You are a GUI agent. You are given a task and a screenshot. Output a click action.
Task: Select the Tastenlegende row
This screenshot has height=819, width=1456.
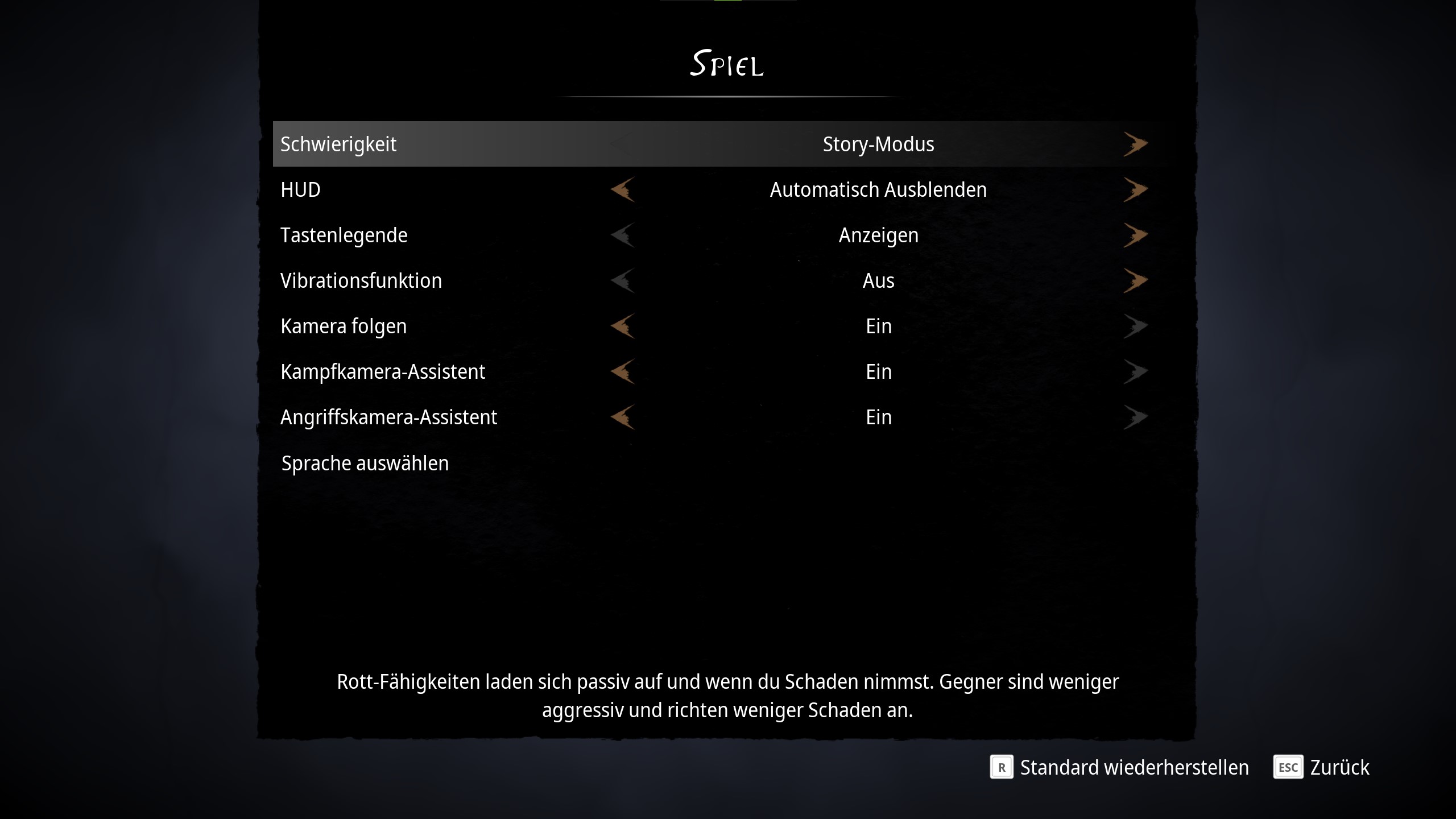(344, 235)
